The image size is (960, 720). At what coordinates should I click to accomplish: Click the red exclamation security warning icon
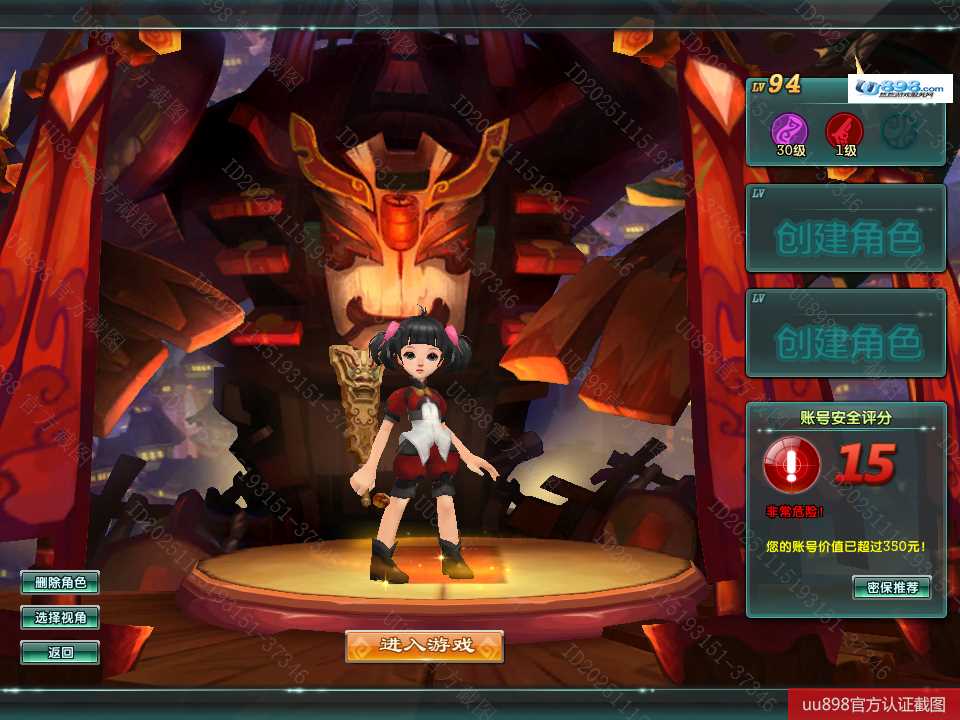792,465
